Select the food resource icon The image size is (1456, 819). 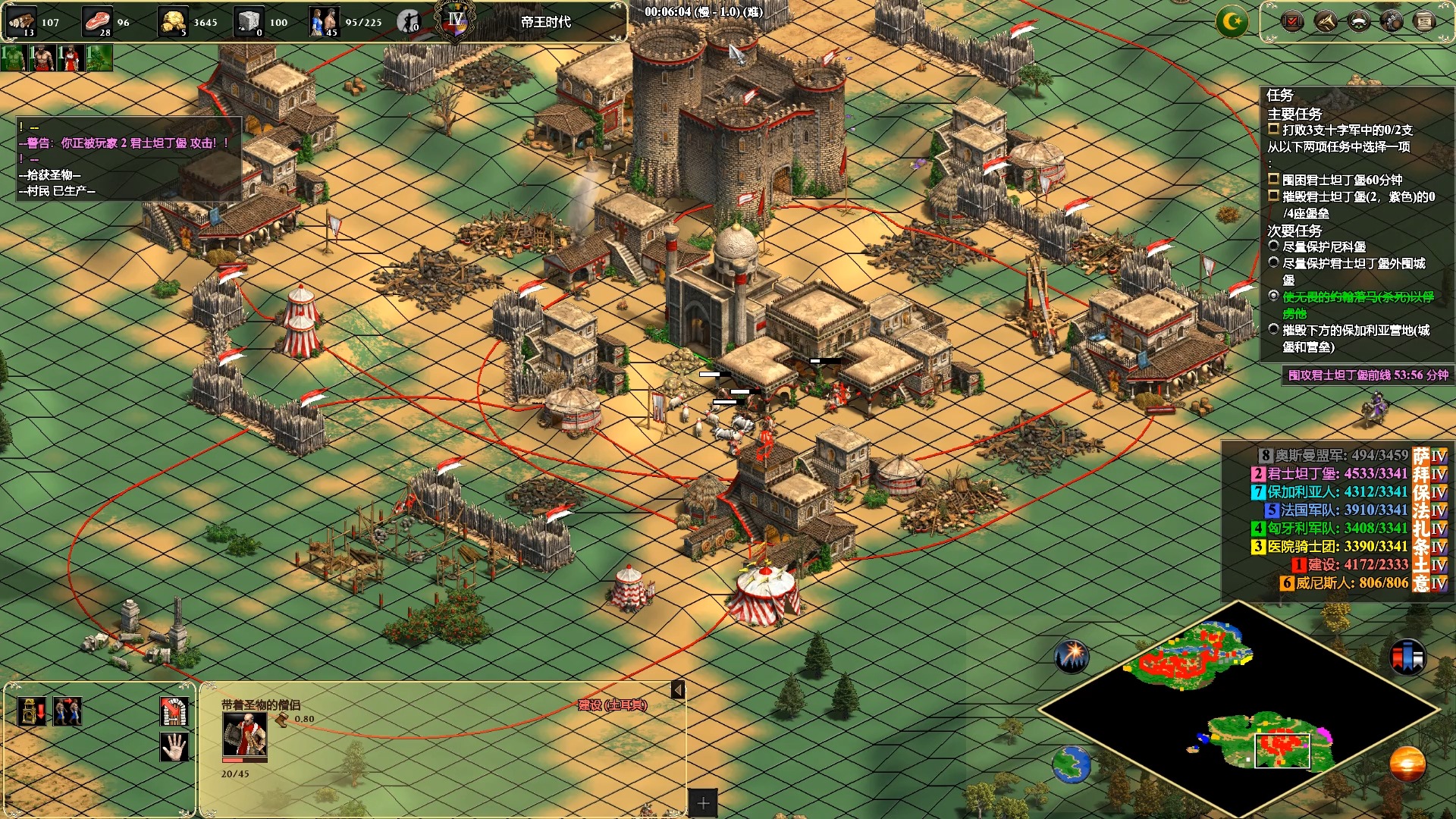tap(96, 20)
